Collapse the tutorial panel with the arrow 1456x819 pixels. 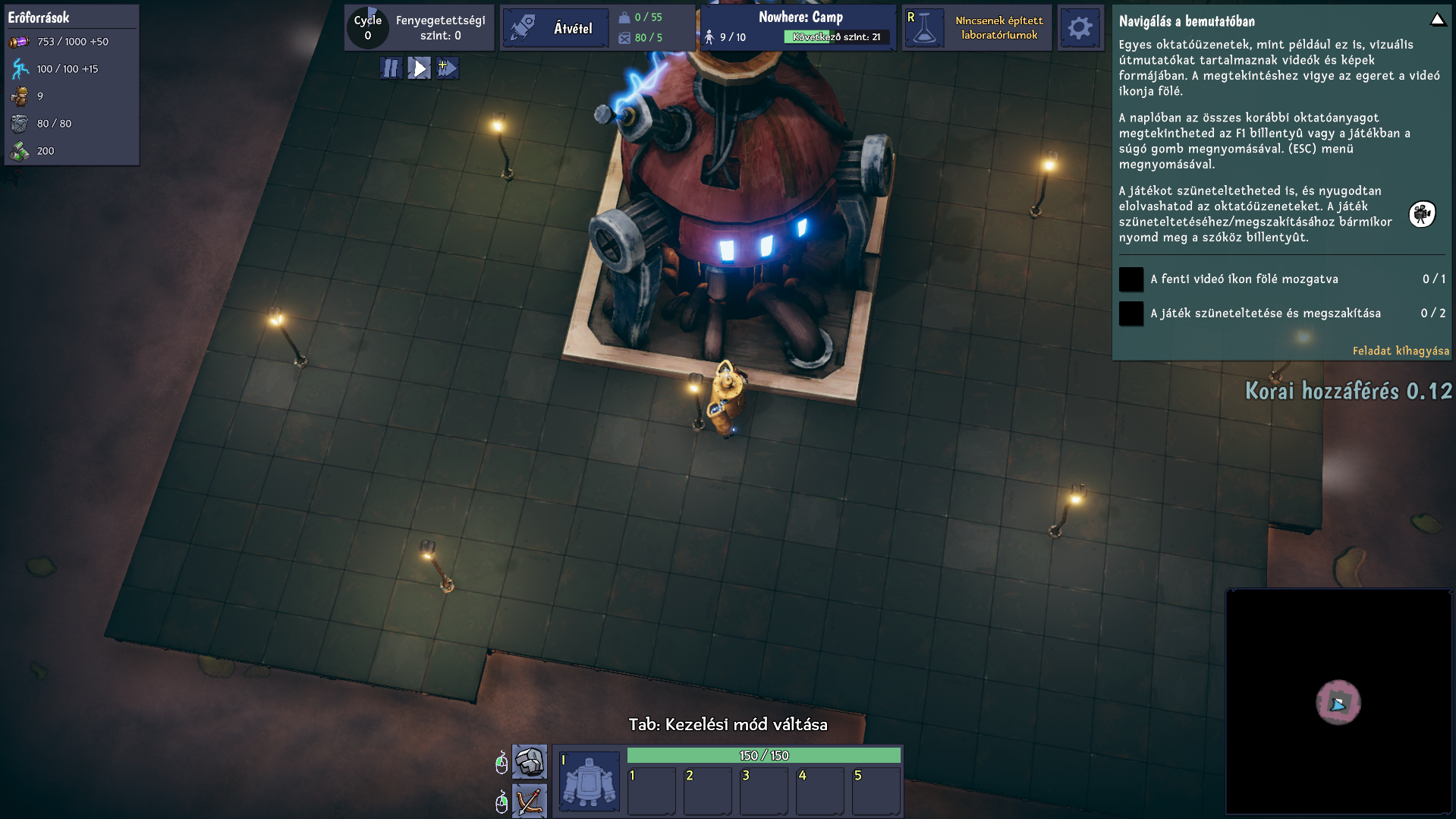(x=1437, y=20)
